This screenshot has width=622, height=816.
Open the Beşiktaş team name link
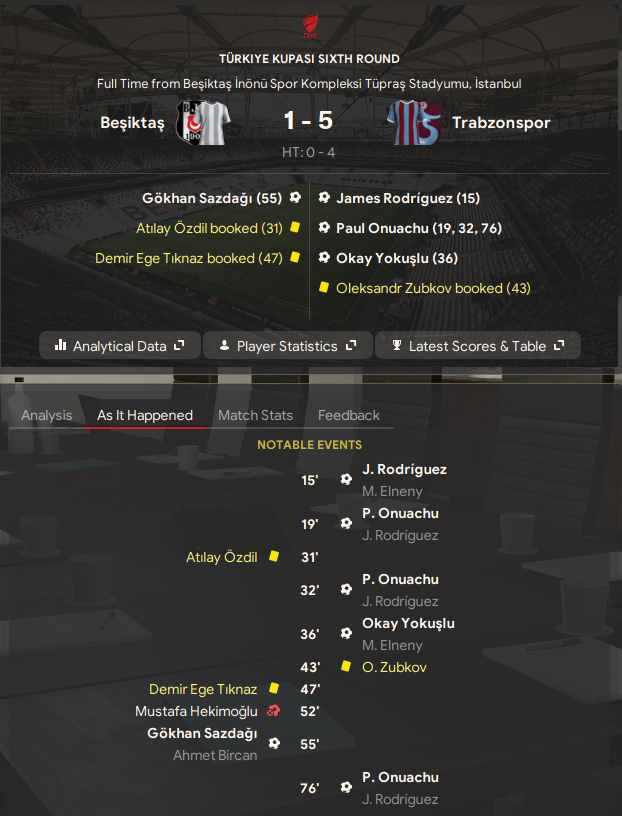[132, 123]
